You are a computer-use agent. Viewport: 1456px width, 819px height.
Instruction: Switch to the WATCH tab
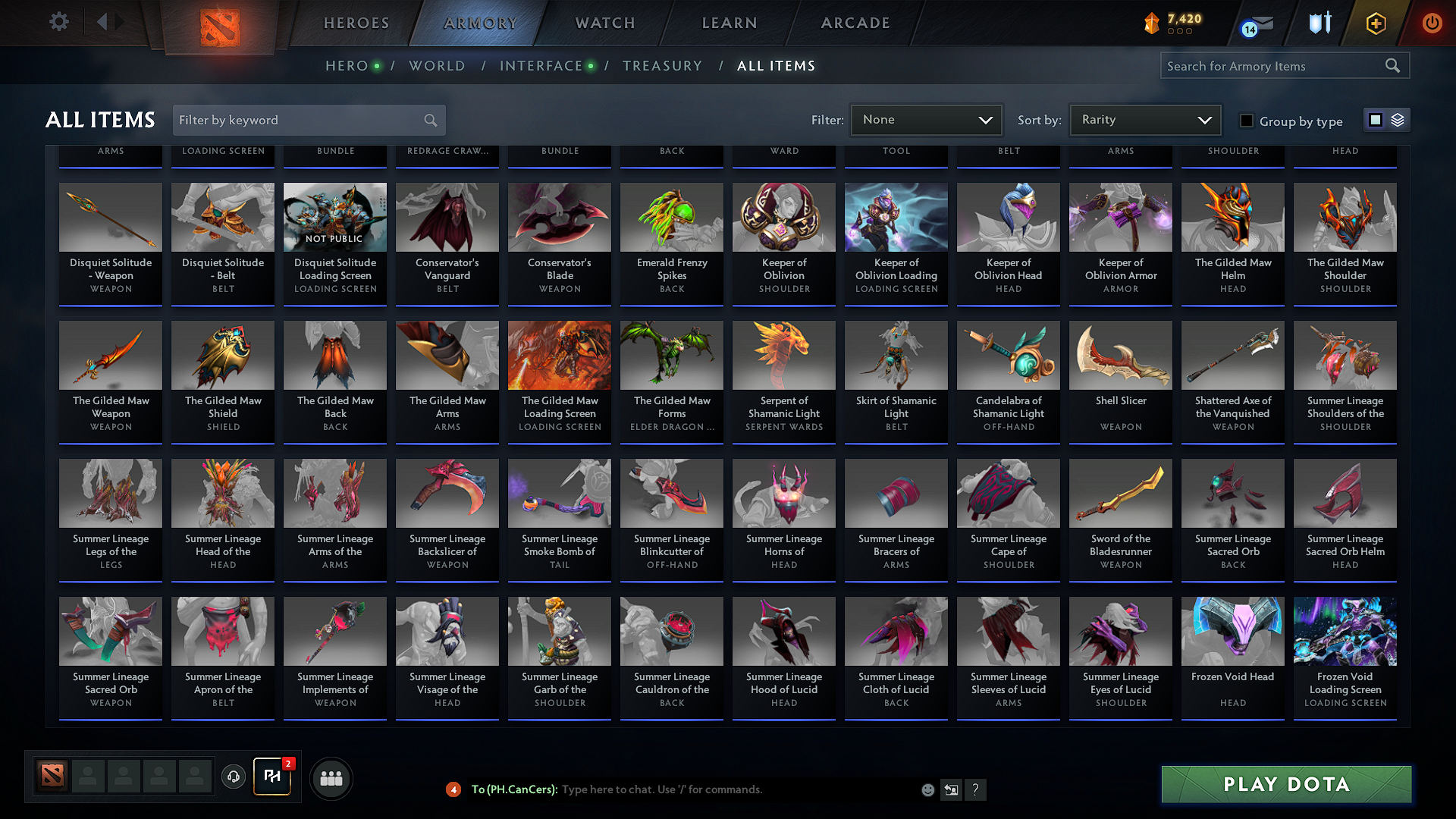coord(604,23)
